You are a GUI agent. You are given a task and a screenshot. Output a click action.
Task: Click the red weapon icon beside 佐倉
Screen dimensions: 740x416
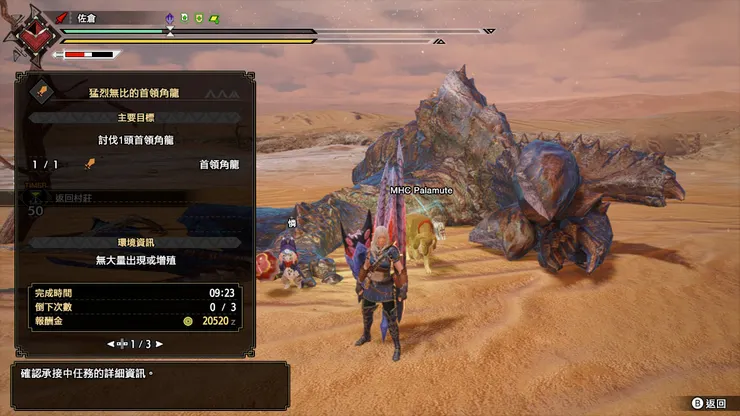tap(61, 18)
